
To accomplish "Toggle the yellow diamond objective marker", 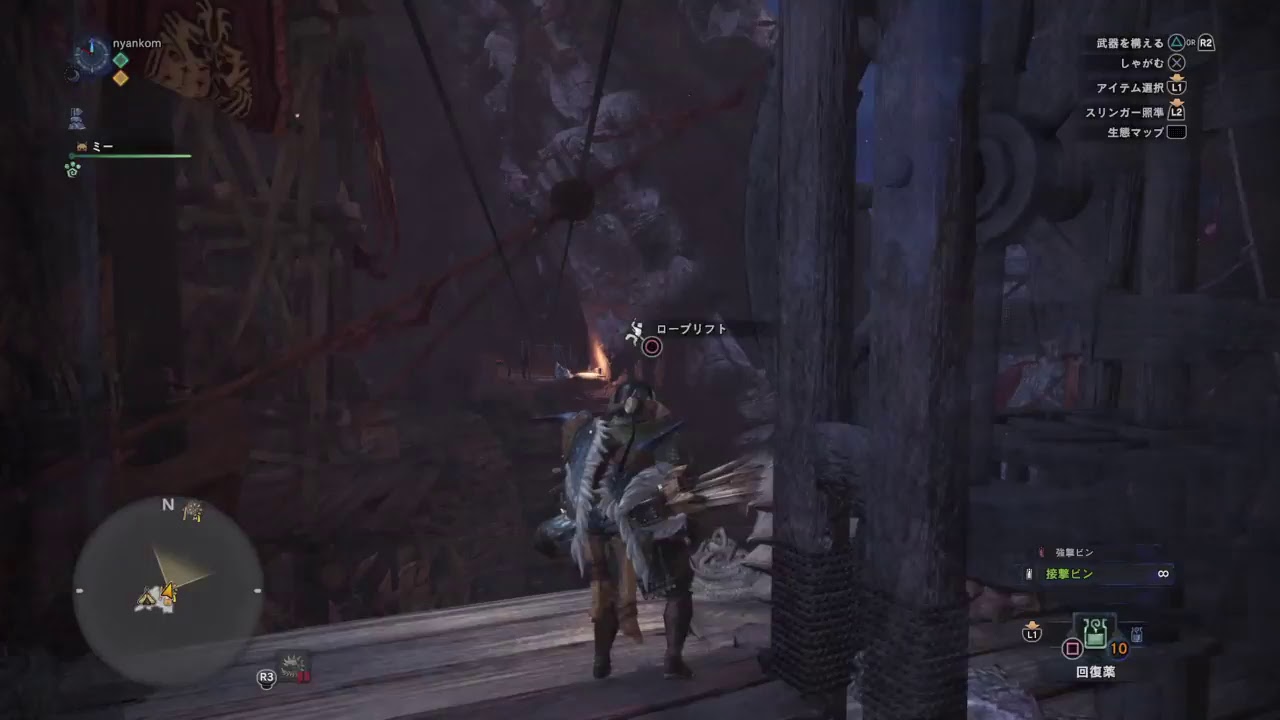I will pyautogui.click(x=121, y=78).
